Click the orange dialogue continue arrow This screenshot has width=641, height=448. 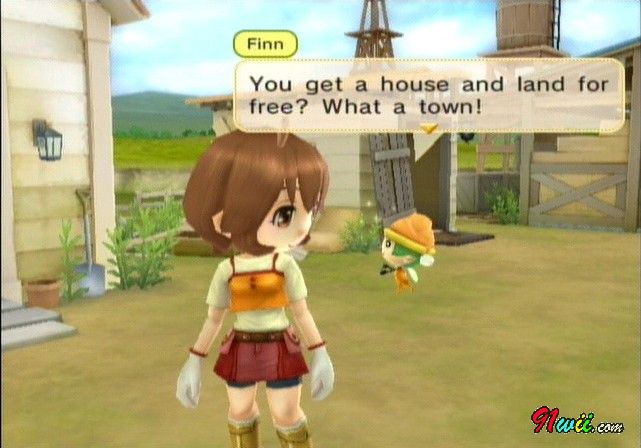click(x=430, y=129)
